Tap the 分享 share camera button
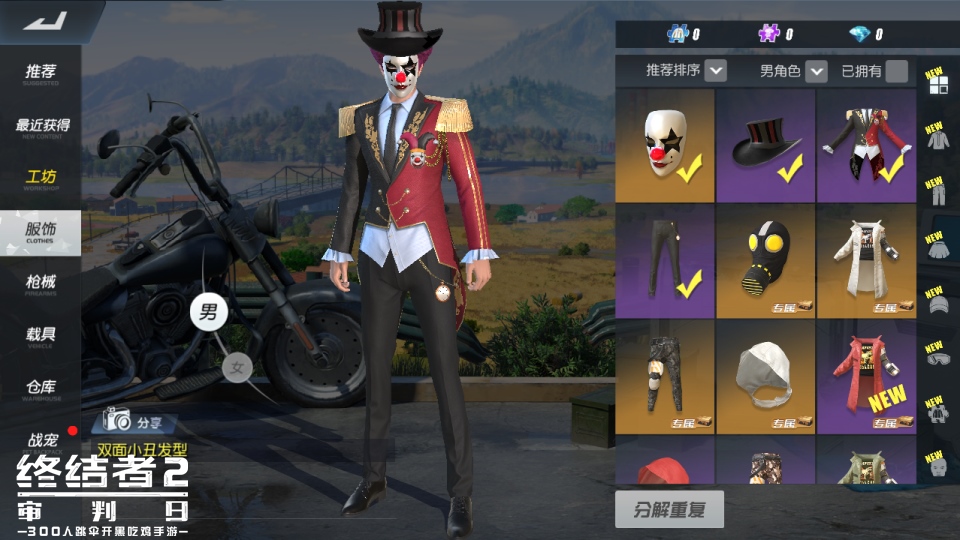960x540 pixels. [135, 420]
